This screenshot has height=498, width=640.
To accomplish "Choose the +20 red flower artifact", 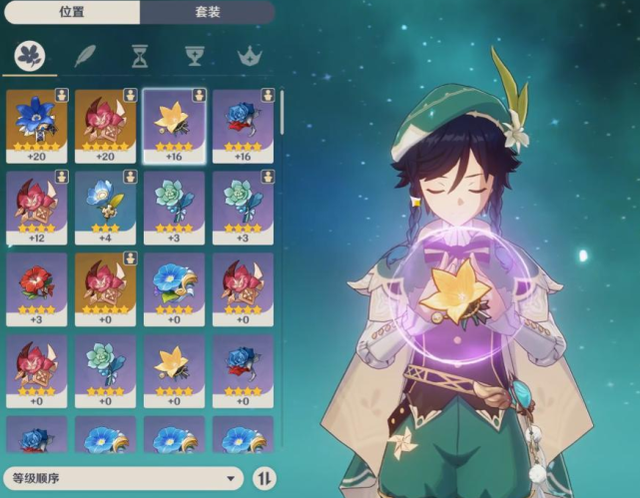I will click(105, 124).
